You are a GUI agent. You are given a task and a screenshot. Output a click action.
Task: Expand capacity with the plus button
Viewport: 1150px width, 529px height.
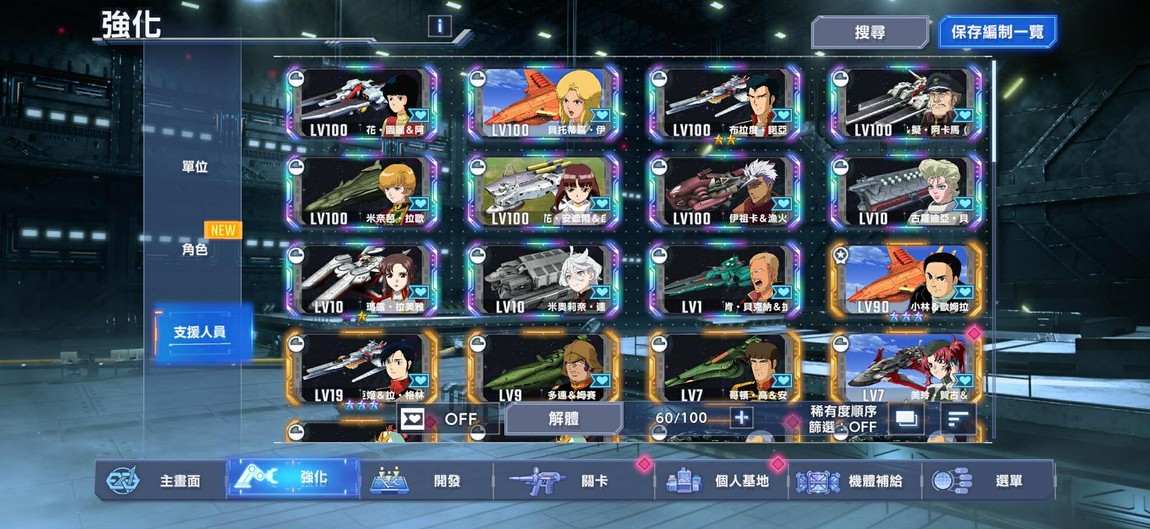(x=741, y=418)
